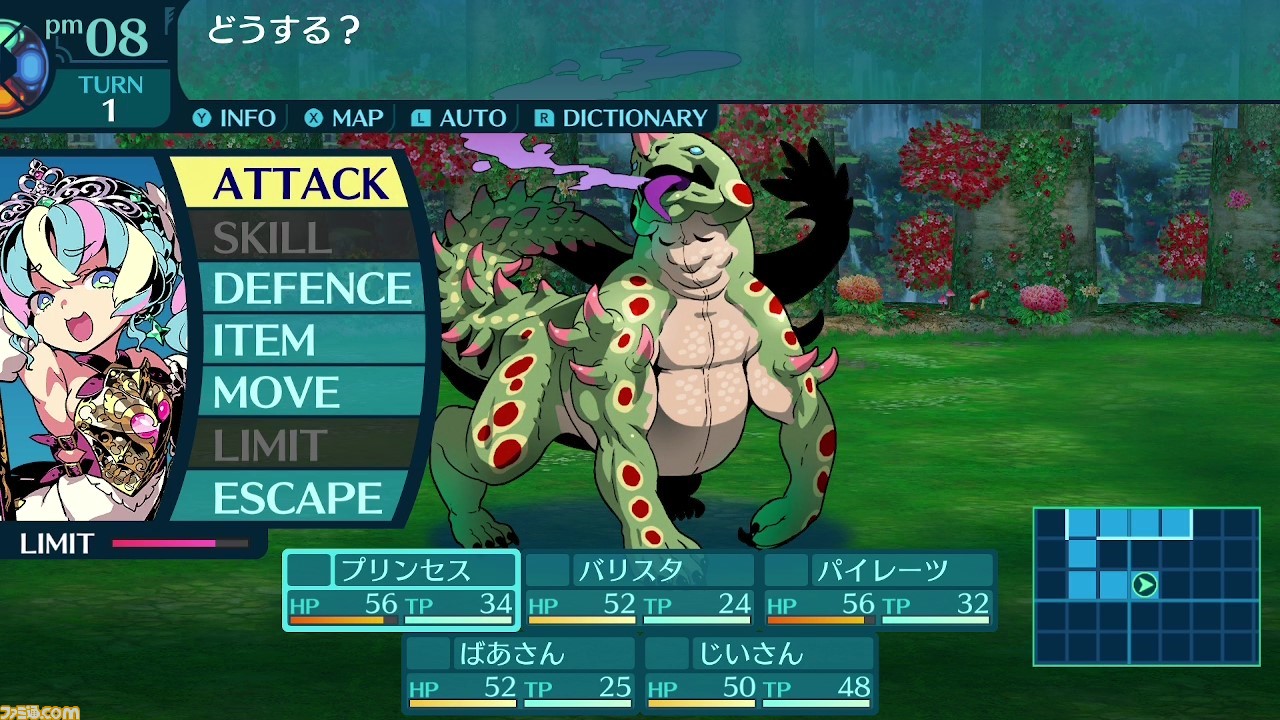This screenshot has width=1280, height=720.
Task: Select party member ばあさん
Action: (520, 673)
